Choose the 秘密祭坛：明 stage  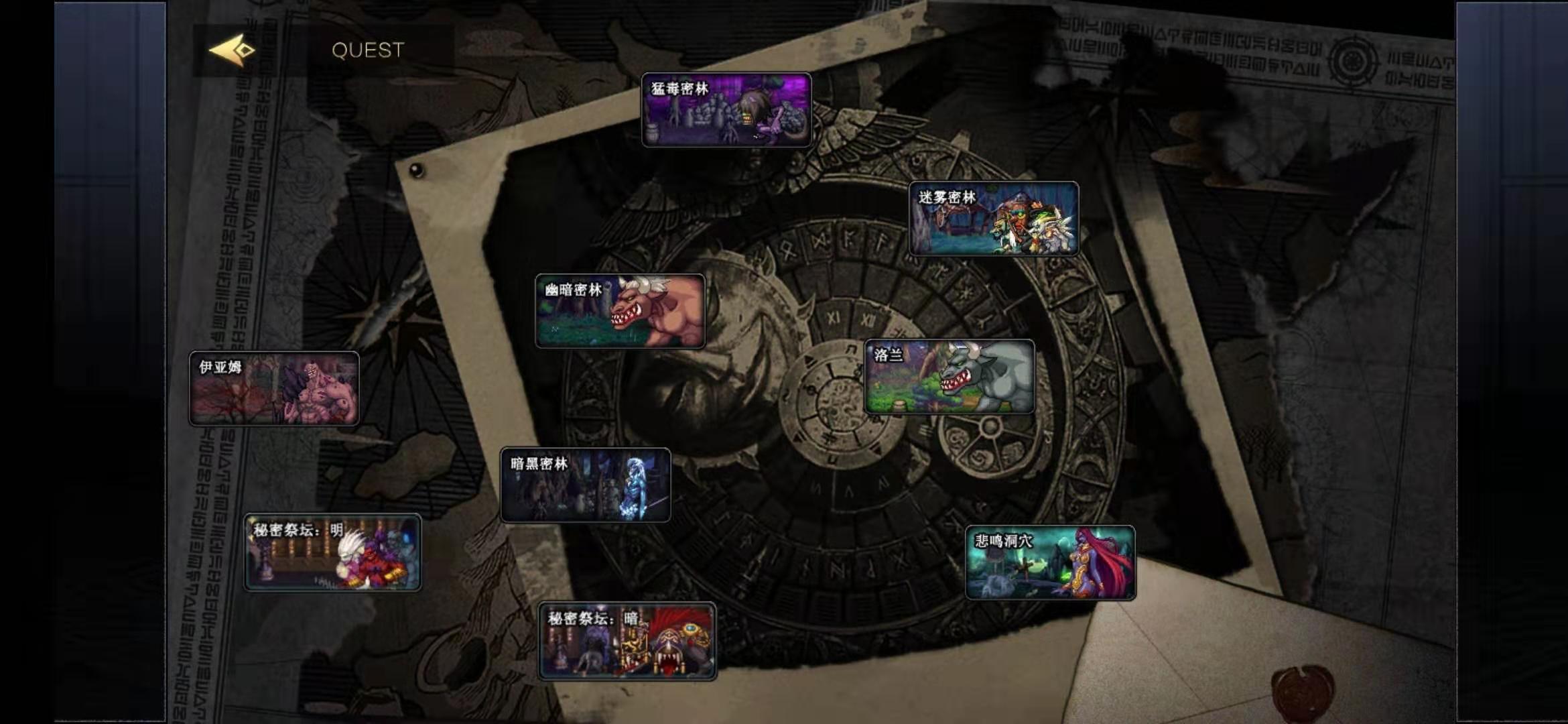[332, 552]
